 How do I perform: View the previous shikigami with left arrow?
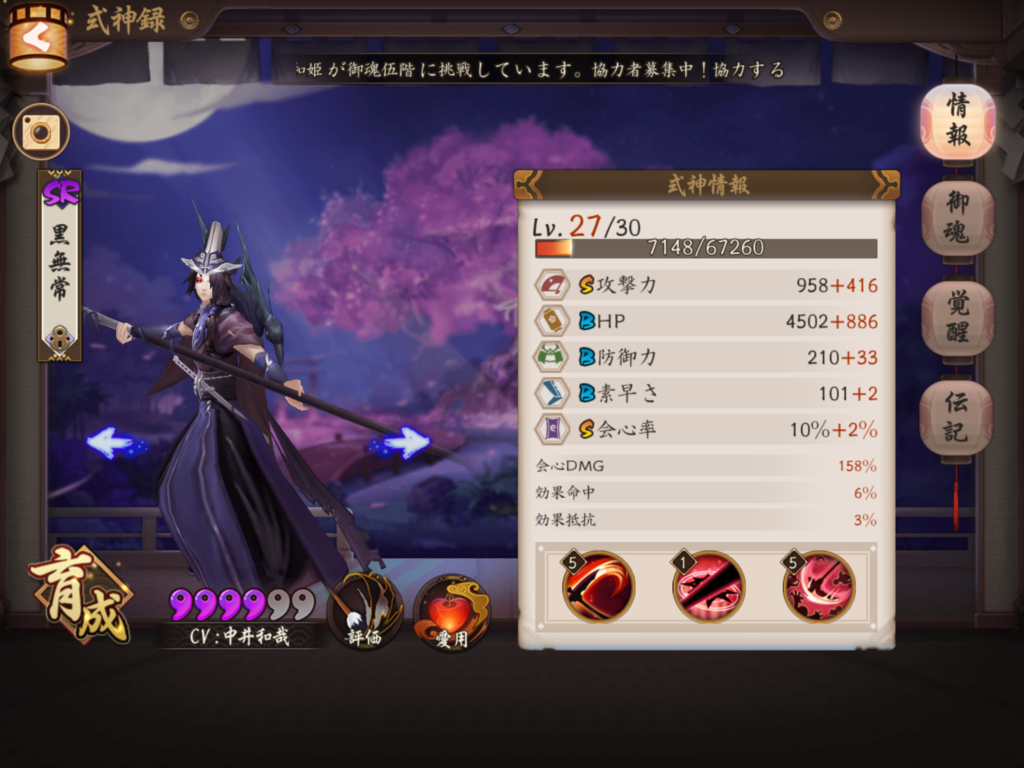tap(110, 441)
